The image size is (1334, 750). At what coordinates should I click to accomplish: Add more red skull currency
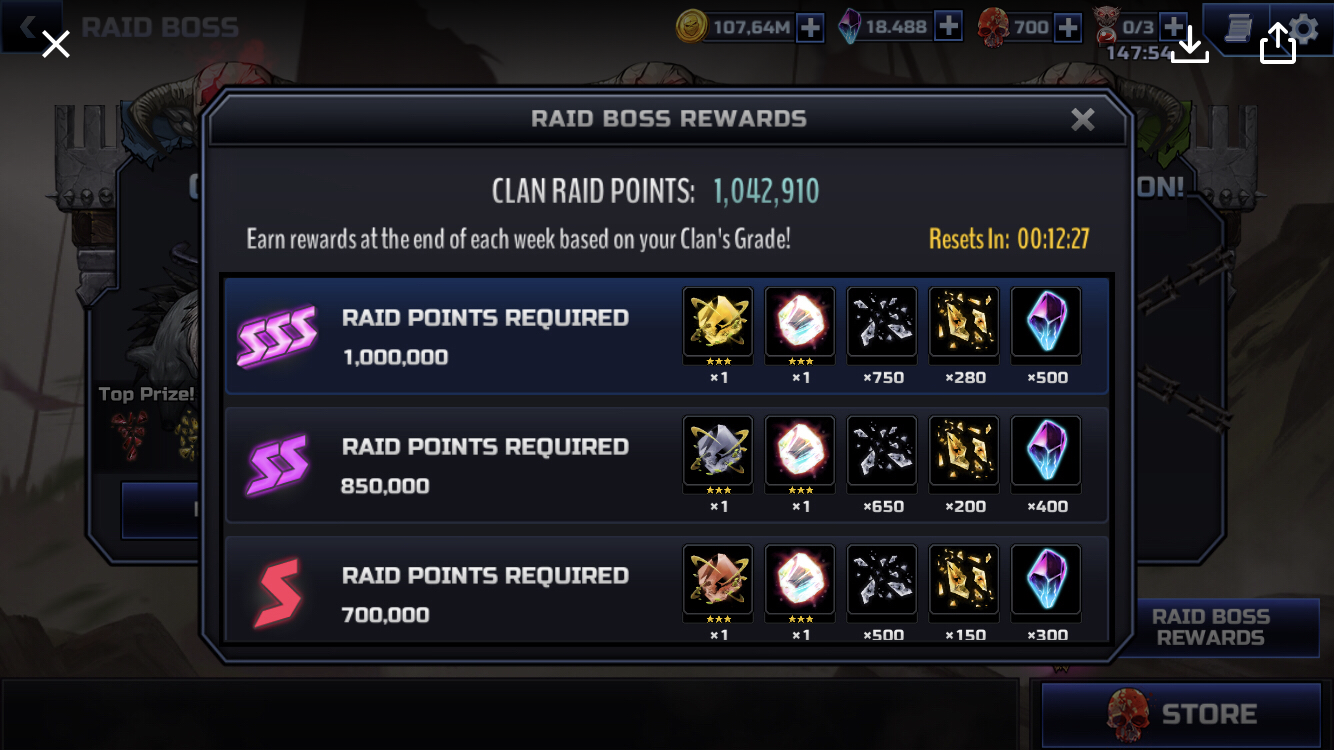(1068, 28)
